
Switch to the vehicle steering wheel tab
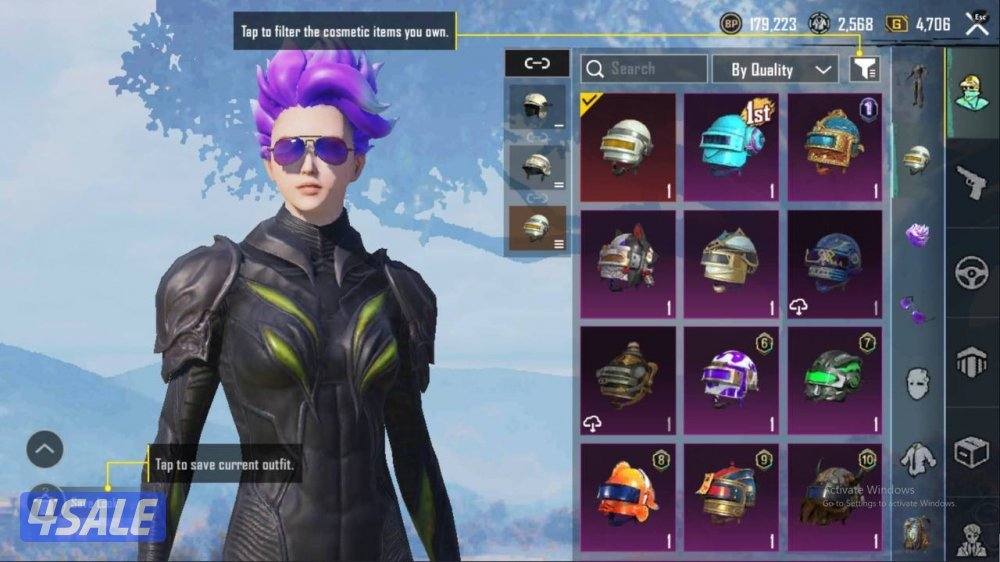click(x=971, y=272)
